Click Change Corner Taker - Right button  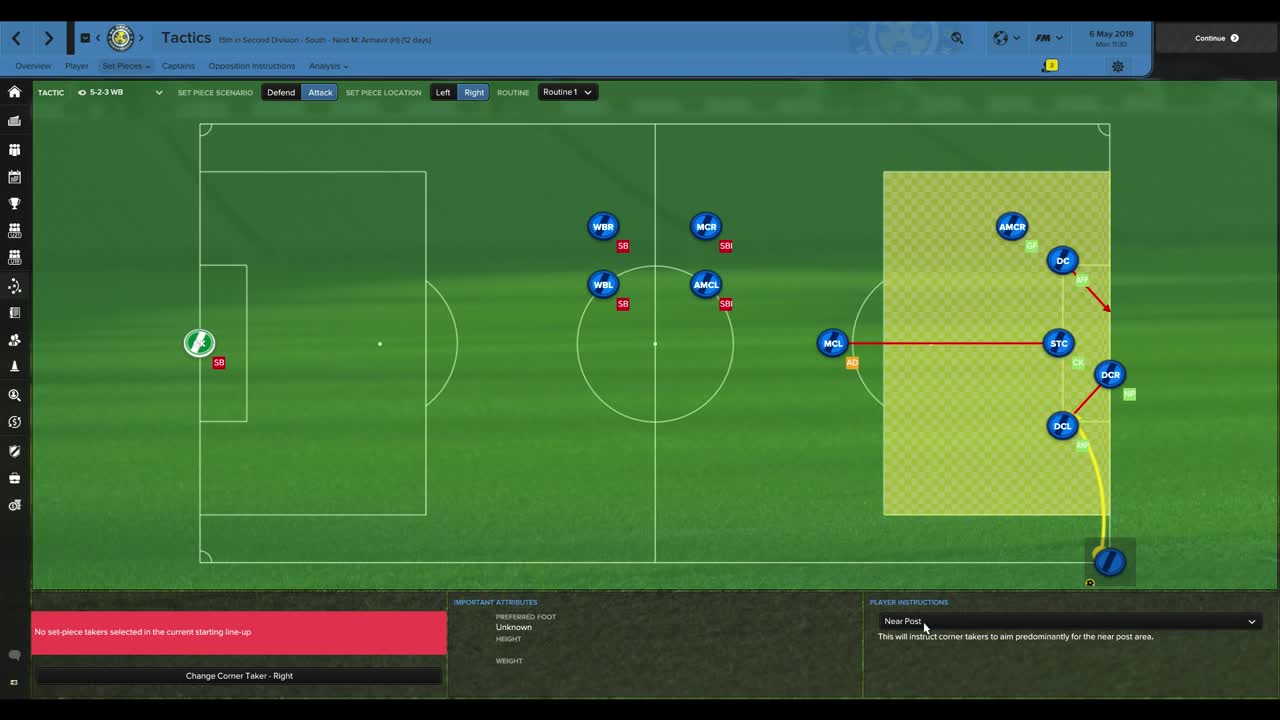pyautogui.click(x=239, y=676)
